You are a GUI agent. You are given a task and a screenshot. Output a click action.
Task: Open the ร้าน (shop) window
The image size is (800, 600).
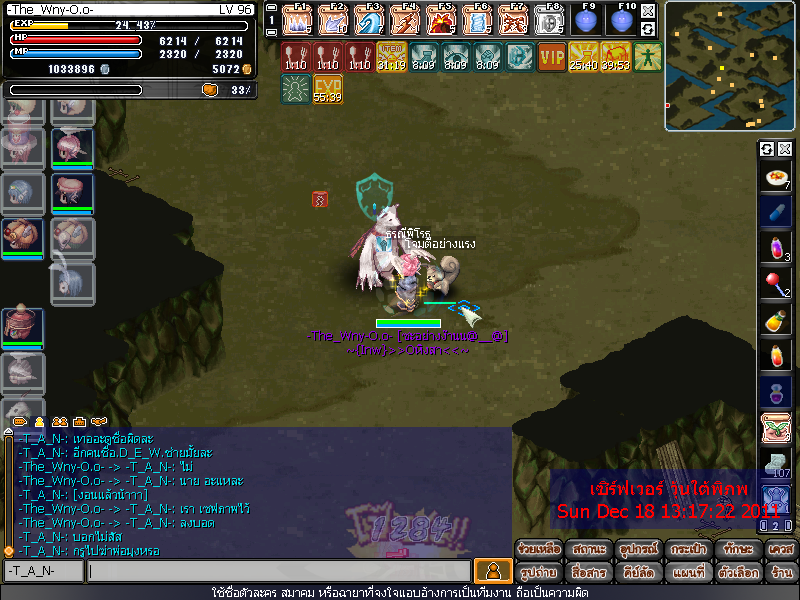781,573
